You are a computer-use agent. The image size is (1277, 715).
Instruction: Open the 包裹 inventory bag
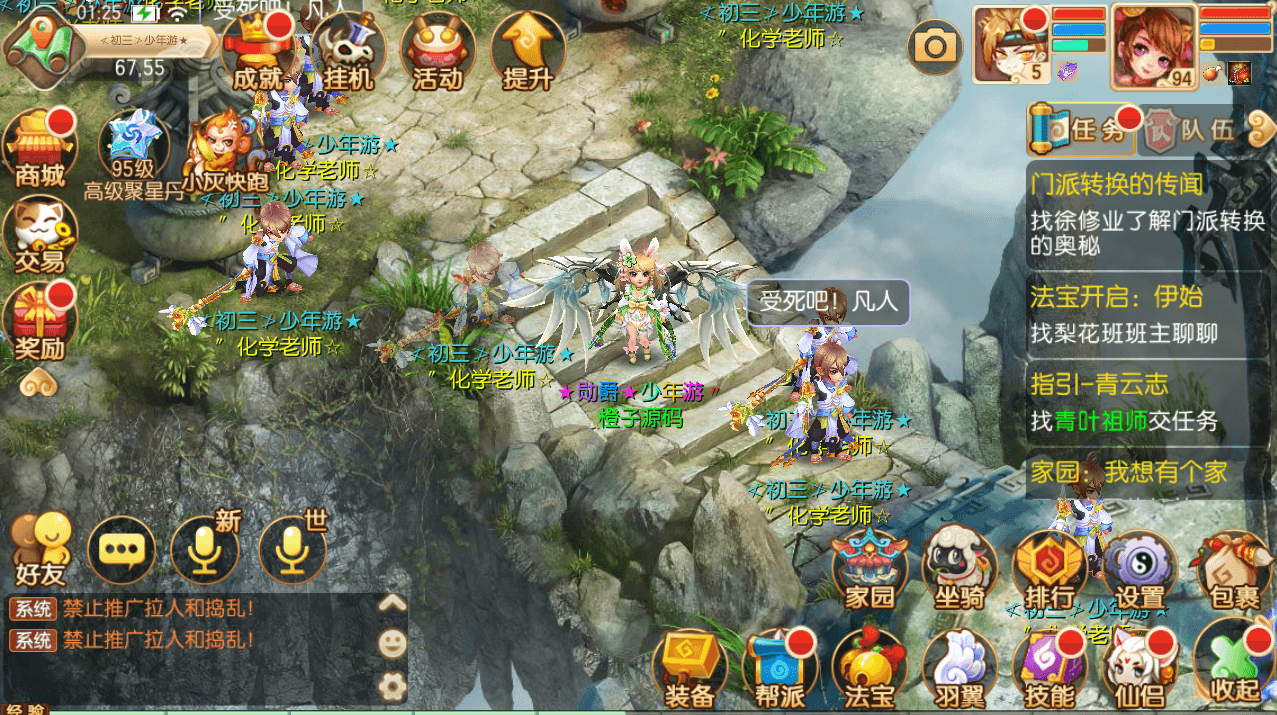(1234, 570)
